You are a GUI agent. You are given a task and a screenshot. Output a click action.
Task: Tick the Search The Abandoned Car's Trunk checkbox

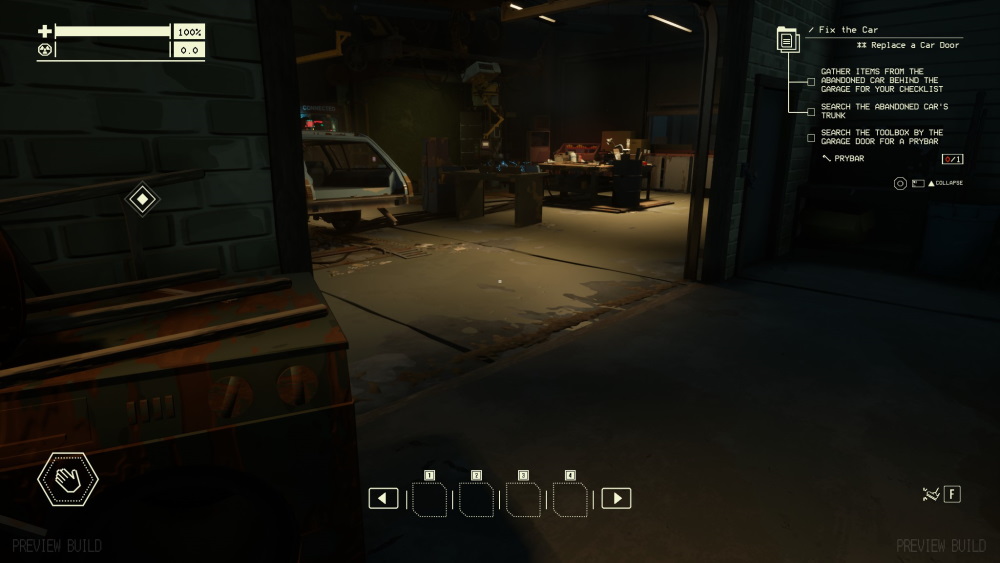pyautogui.click(x=811, y=111)
